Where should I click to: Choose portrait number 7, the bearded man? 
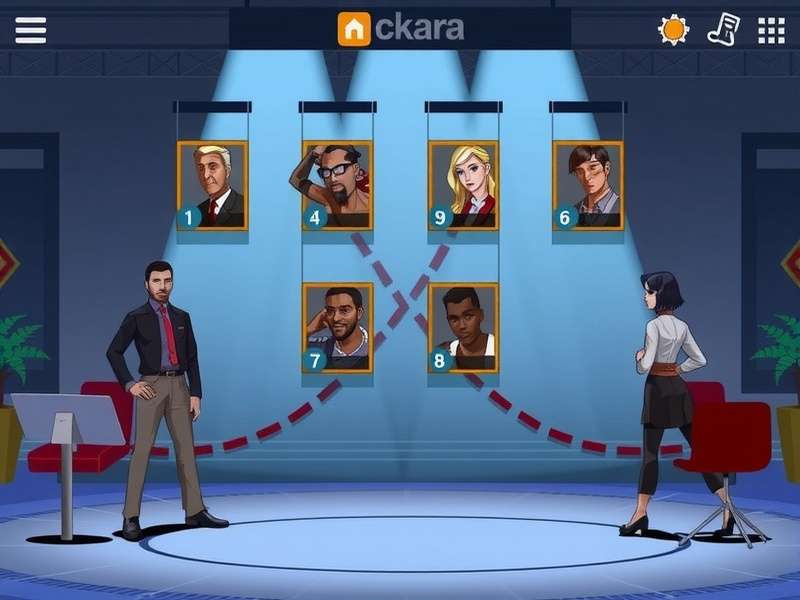[x=338, y=328]
